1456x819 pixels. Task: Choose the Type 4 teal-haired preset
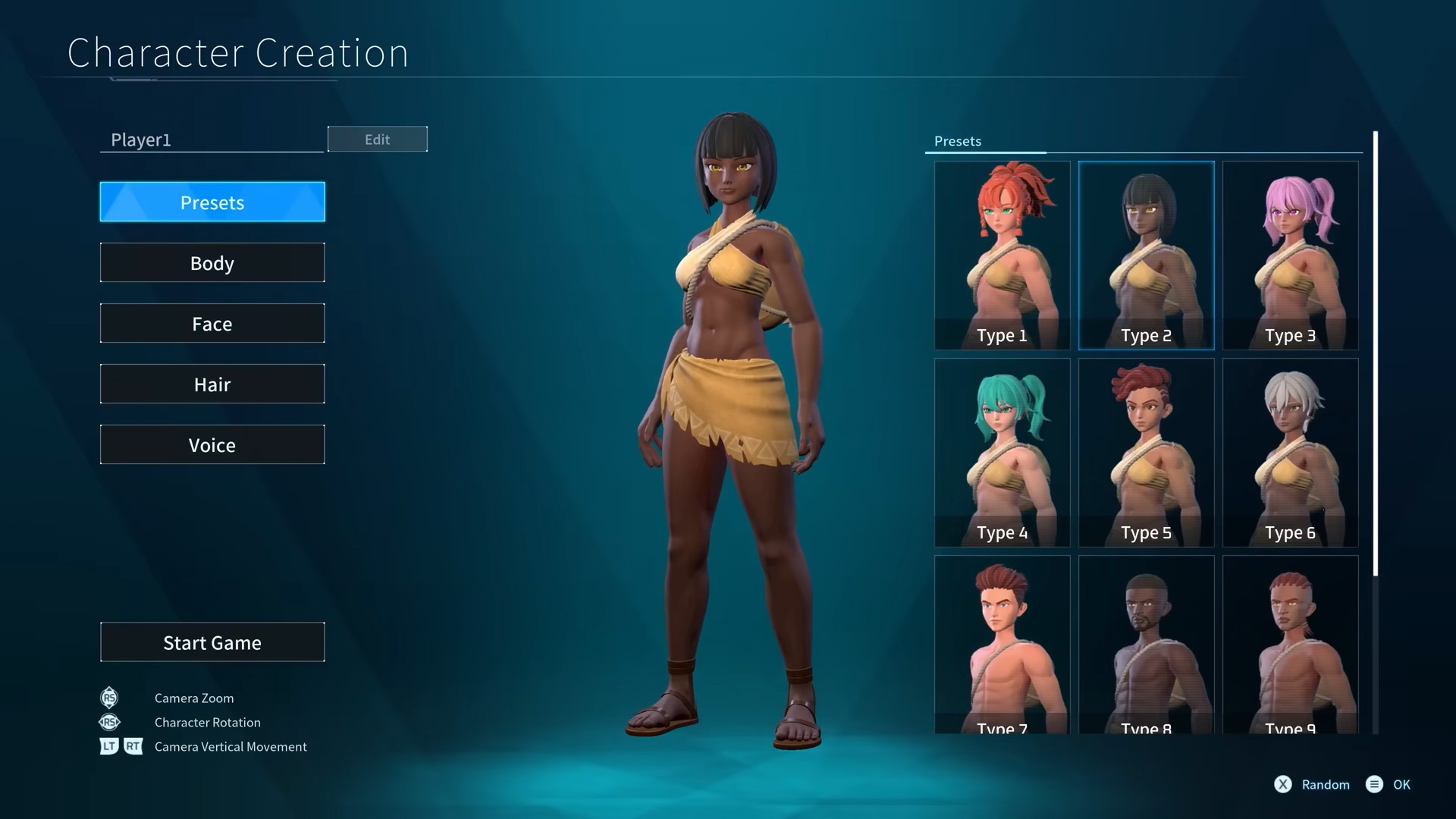coord(1002,452)
